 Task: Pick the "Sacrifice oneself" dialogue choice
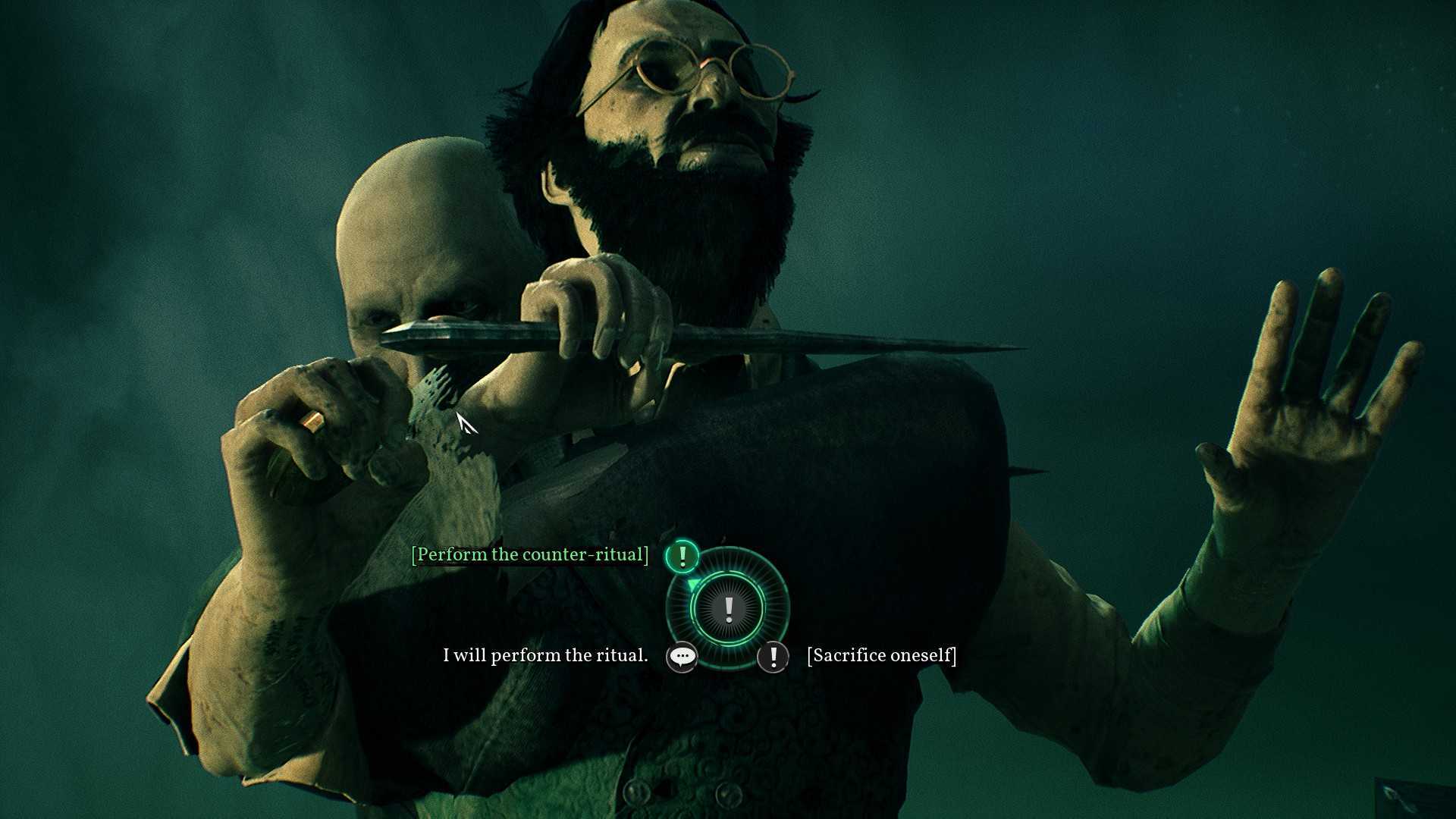pos(881,656)
